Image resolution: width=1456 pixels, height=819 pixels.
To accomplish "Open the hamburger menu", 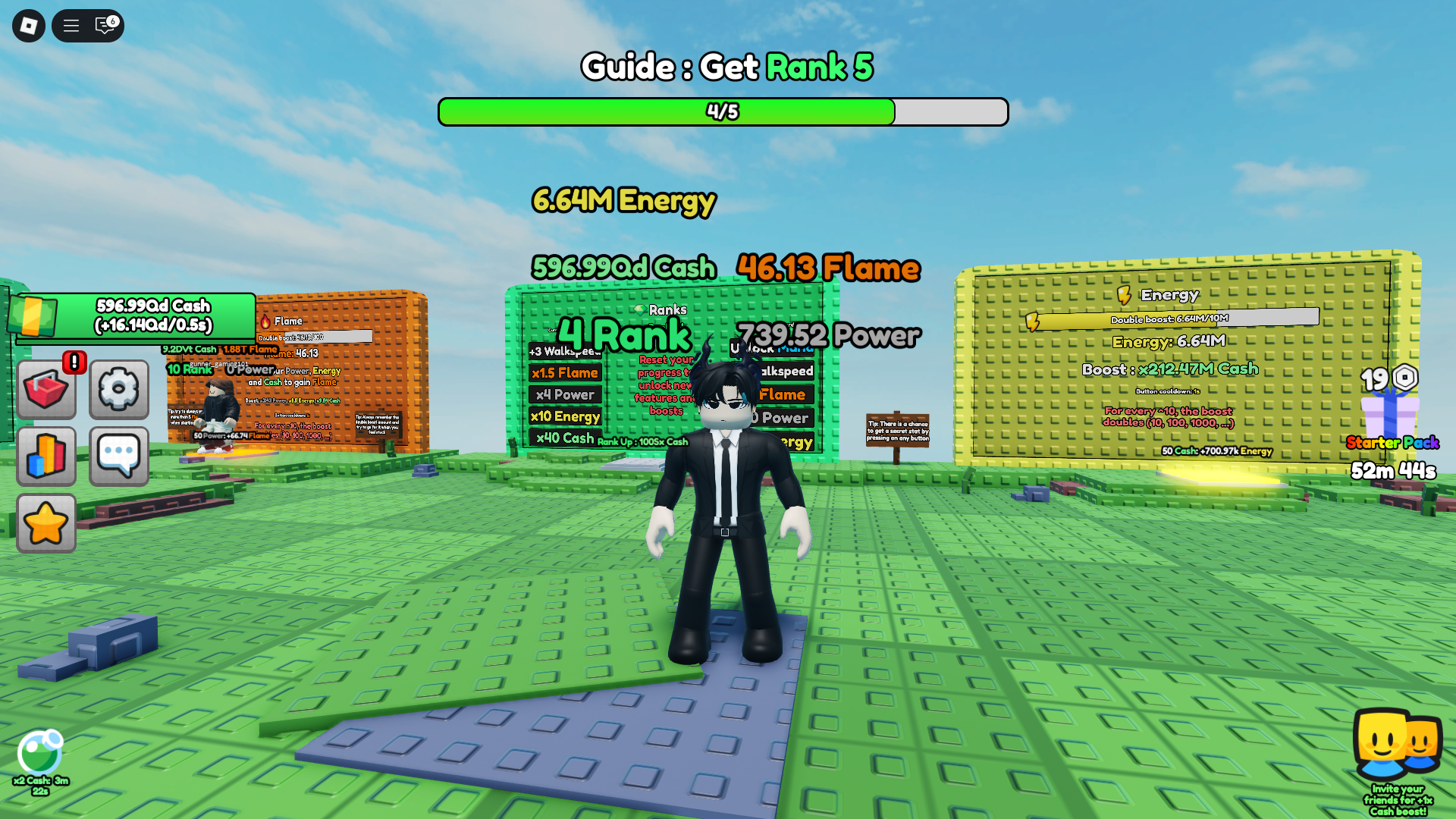I will 71,26.
